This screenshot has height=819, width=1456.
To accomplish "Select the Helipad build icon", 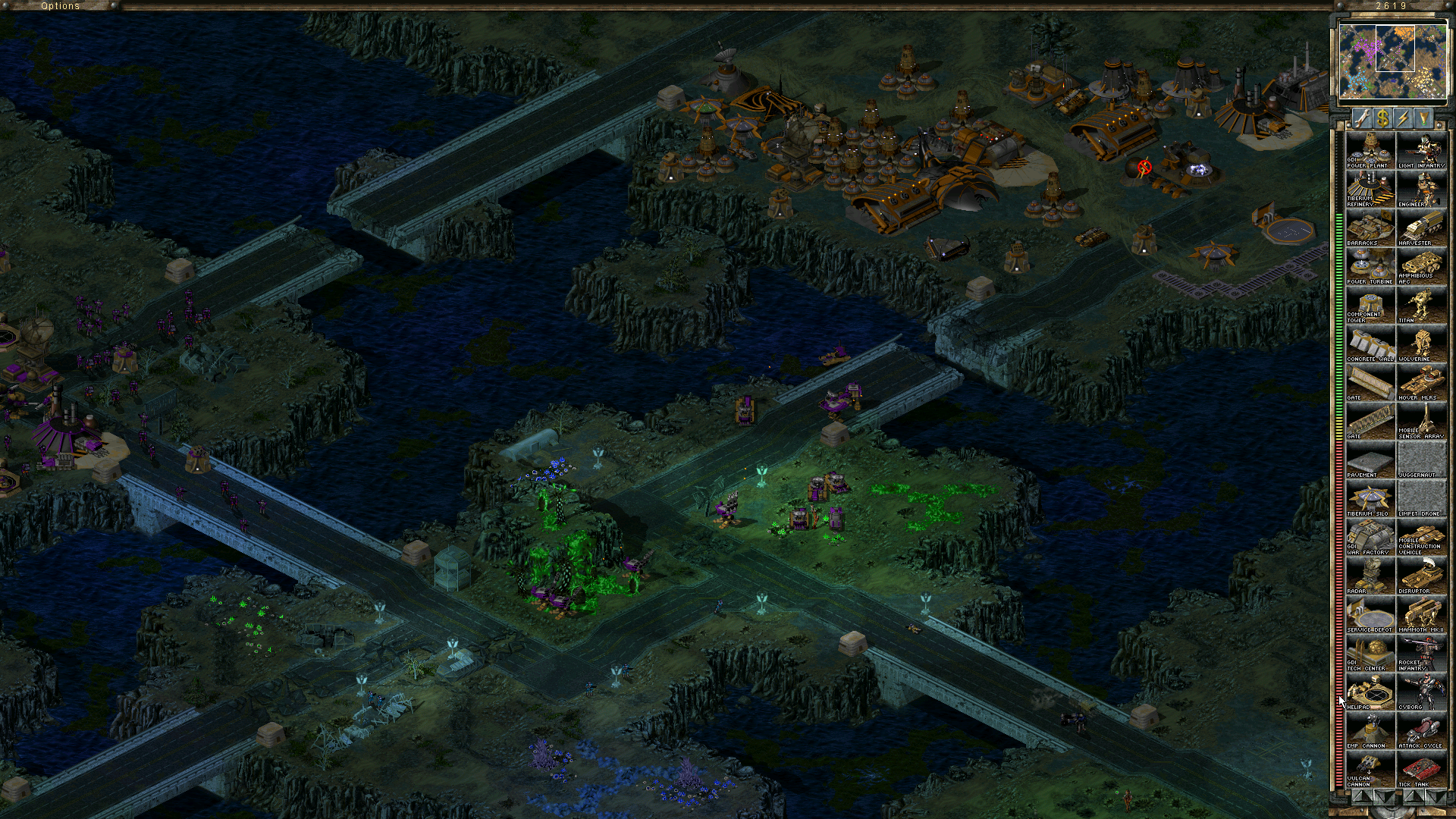I will [1370, 692].
